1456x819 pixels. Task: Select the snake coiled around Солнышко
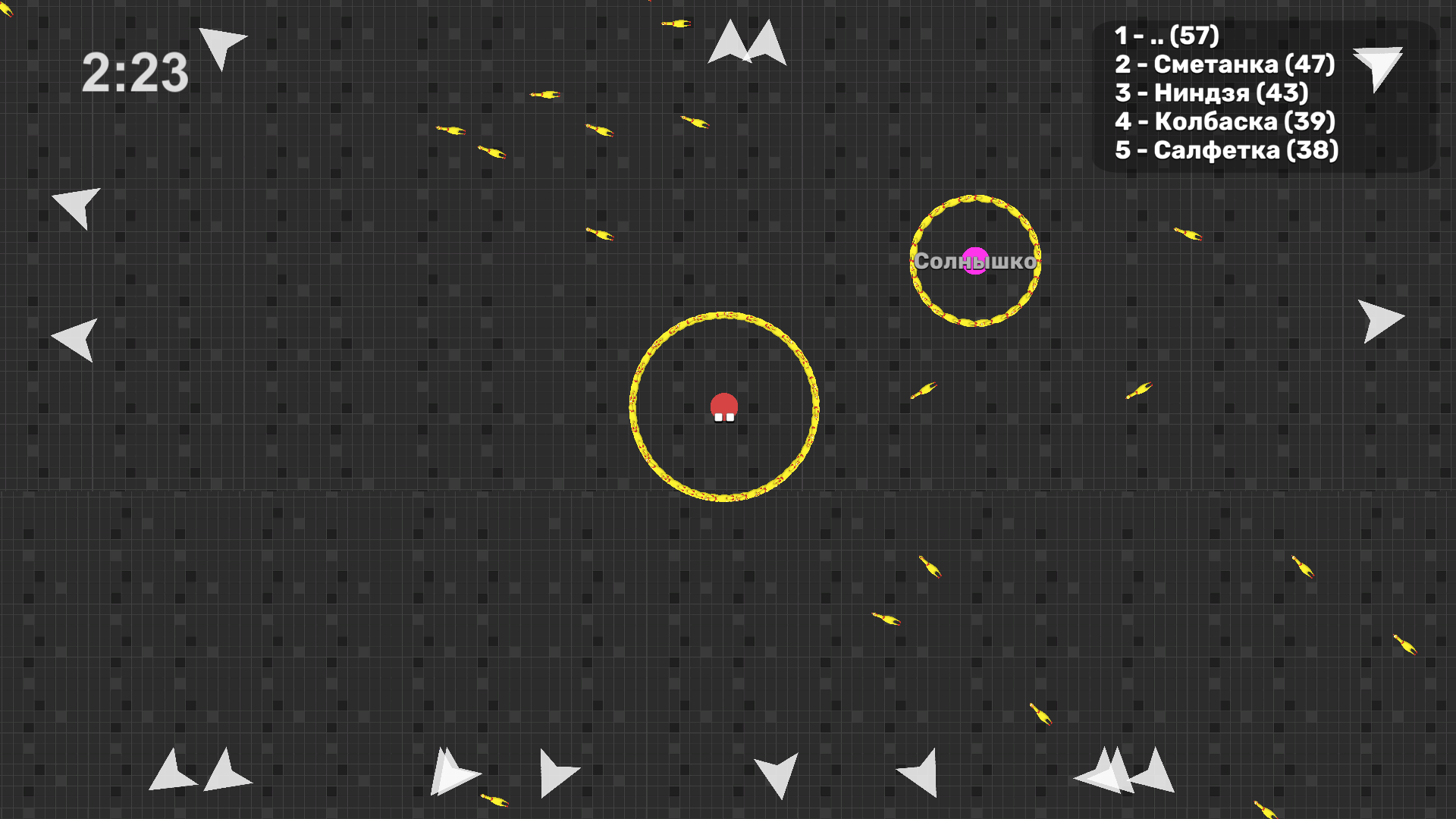point(975,201)
